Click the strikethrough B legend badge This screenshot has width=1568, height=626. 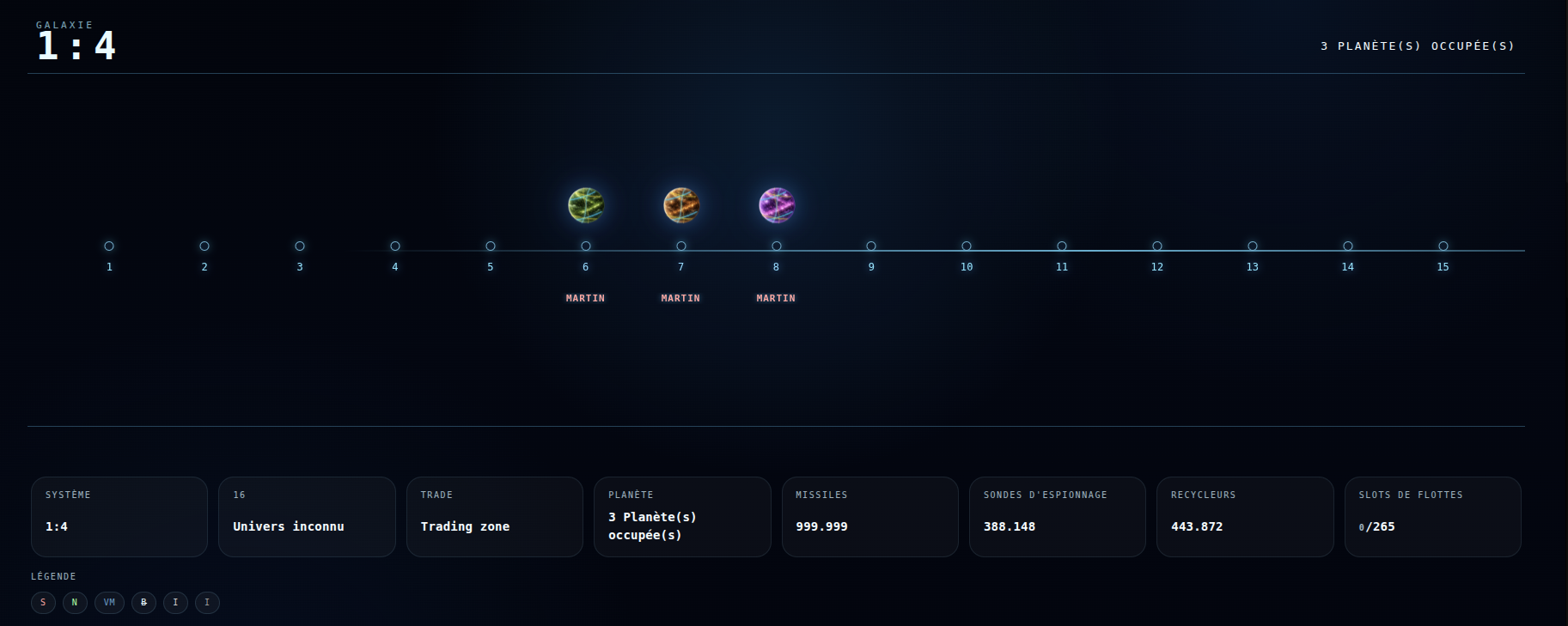(143, 603)
